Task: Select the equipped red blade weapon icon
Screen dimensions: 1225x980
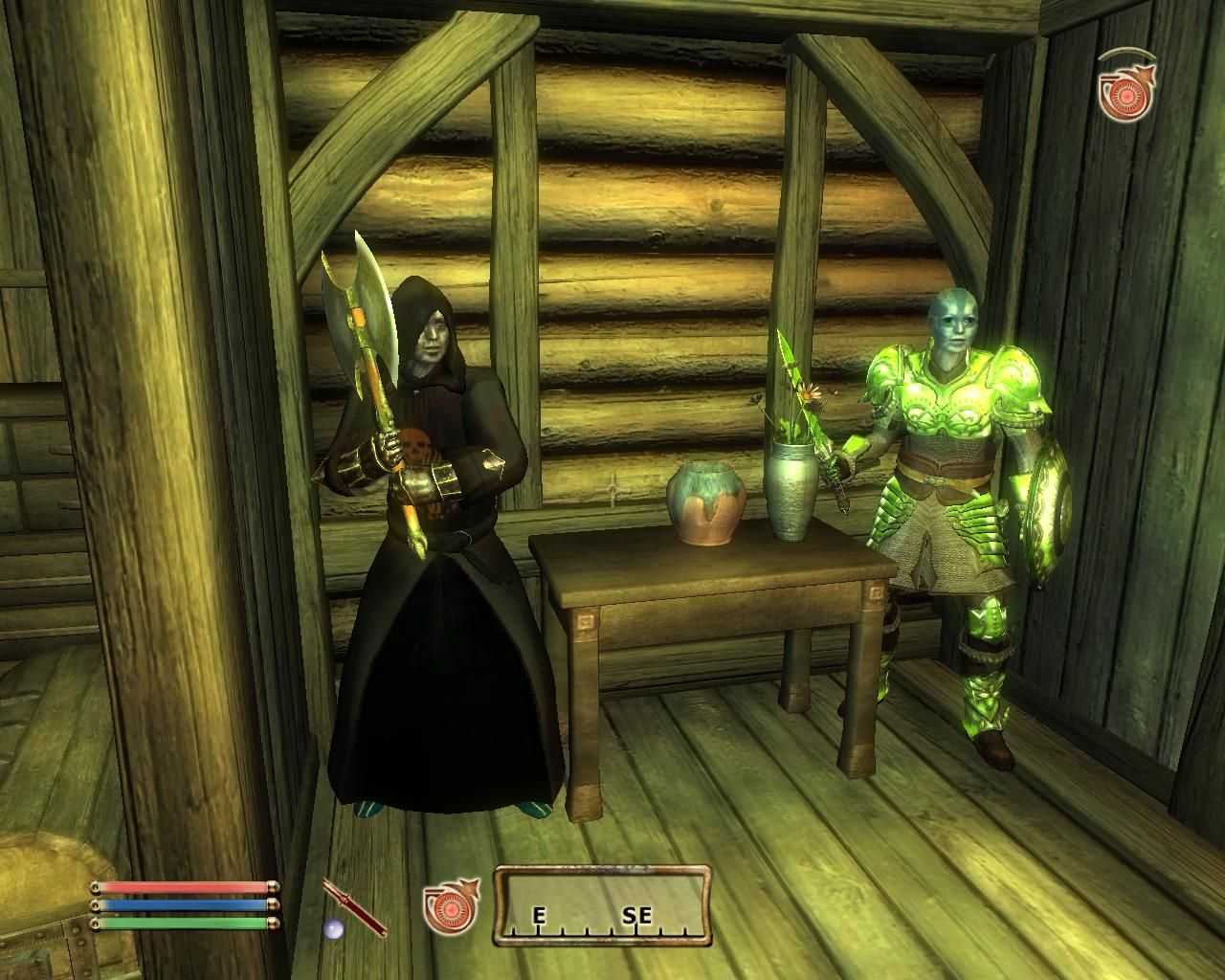Action: click(x=355, y=907)
